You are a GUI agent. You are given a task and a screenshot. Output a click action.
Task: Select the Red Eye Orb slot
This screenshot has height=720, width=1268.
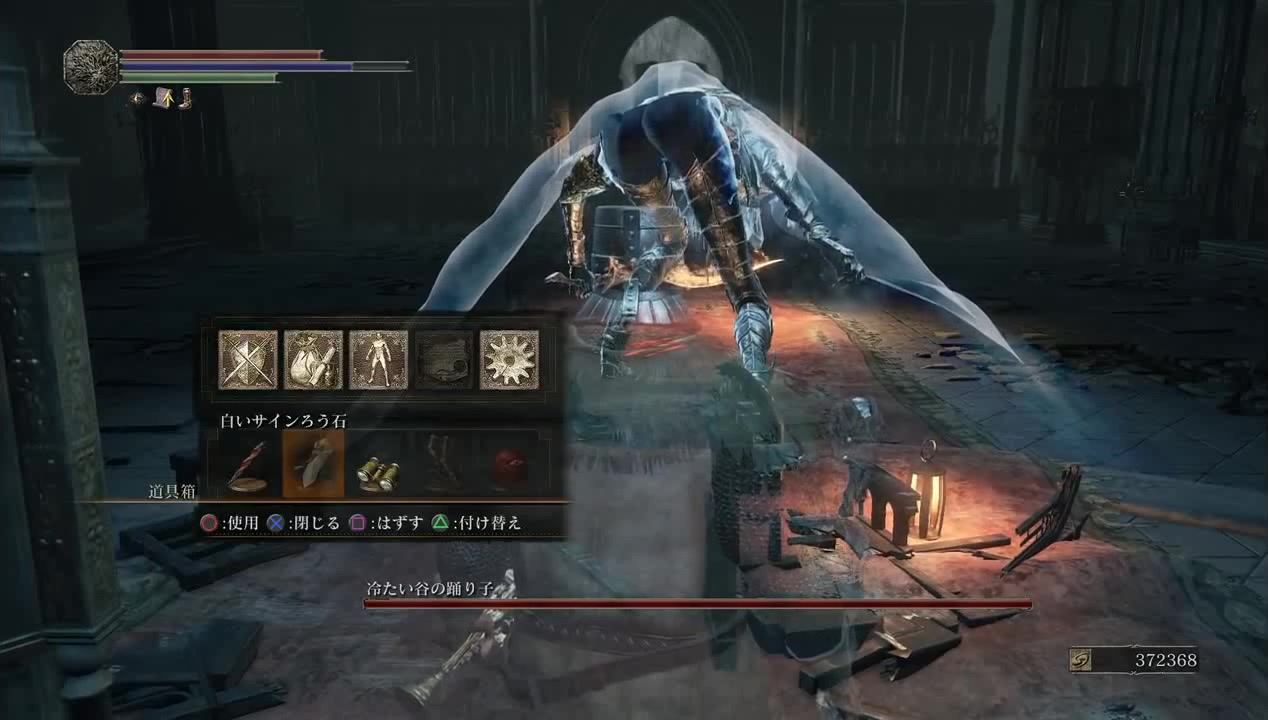coord(509,468)
